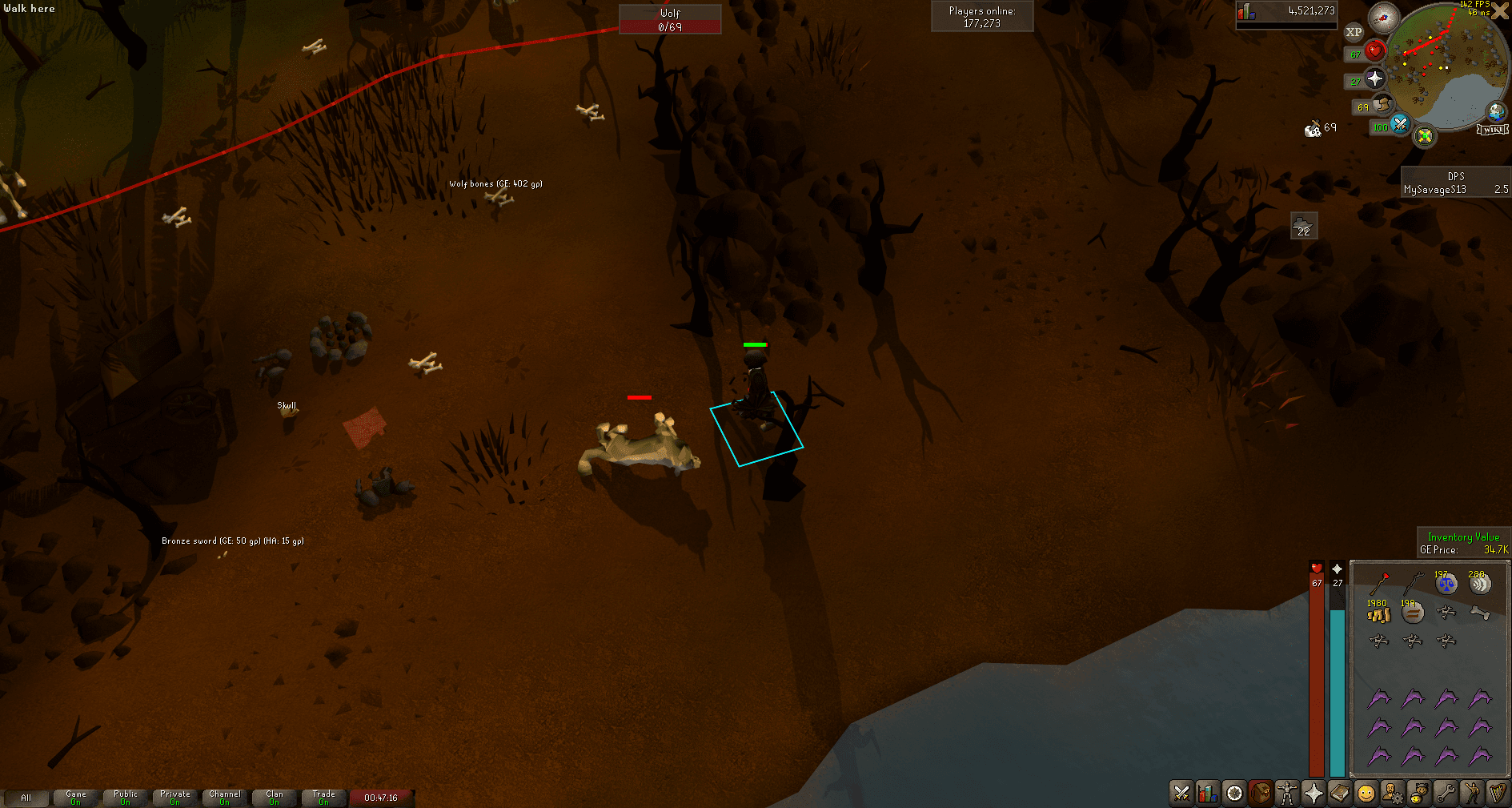Toggle run with the boot orb
This screenshot has height=808, width=1512.
1382,105
